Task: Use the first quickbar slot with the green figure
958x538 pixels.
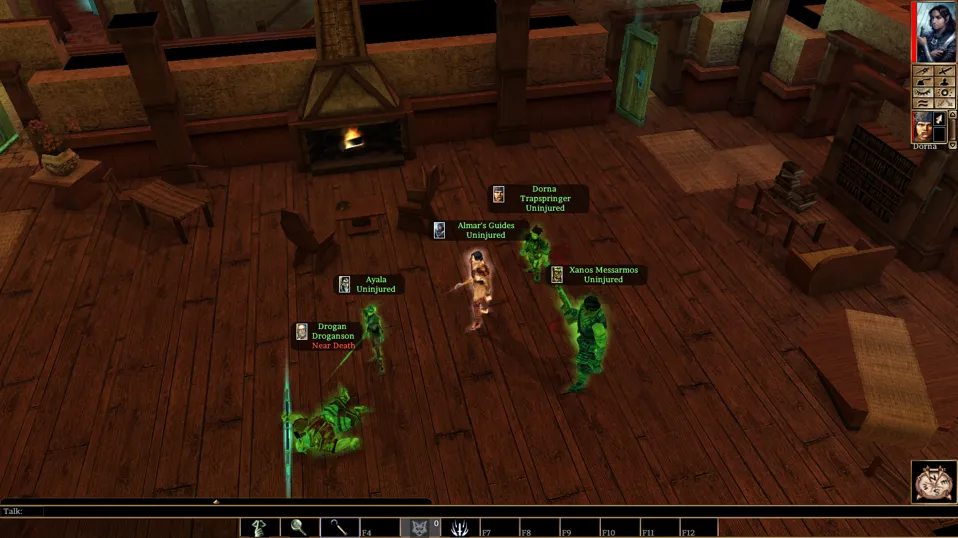Action: tap(260, 527)
